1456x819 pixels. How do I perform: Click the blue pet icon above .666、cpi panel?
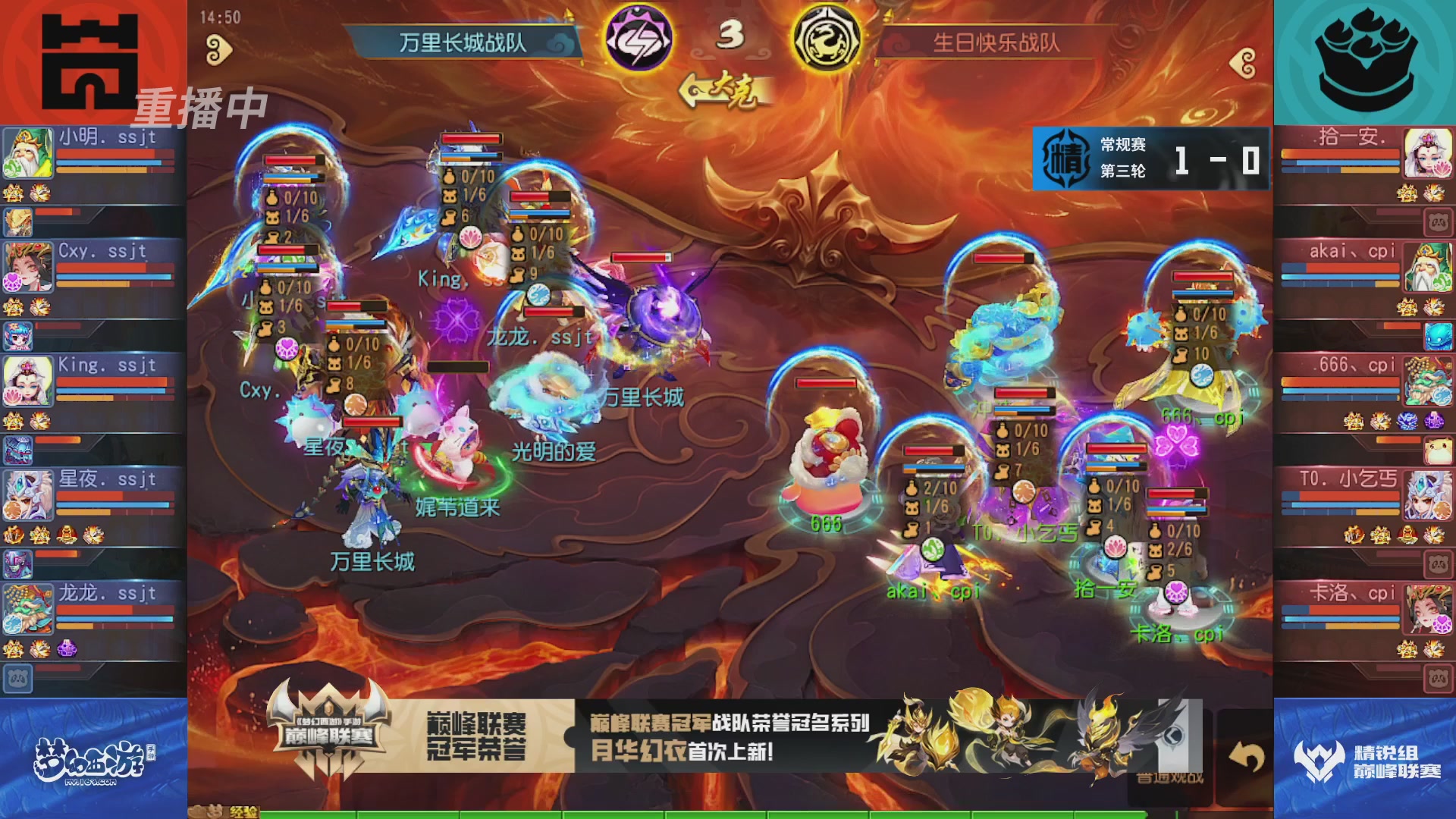tap(1438, 337)
